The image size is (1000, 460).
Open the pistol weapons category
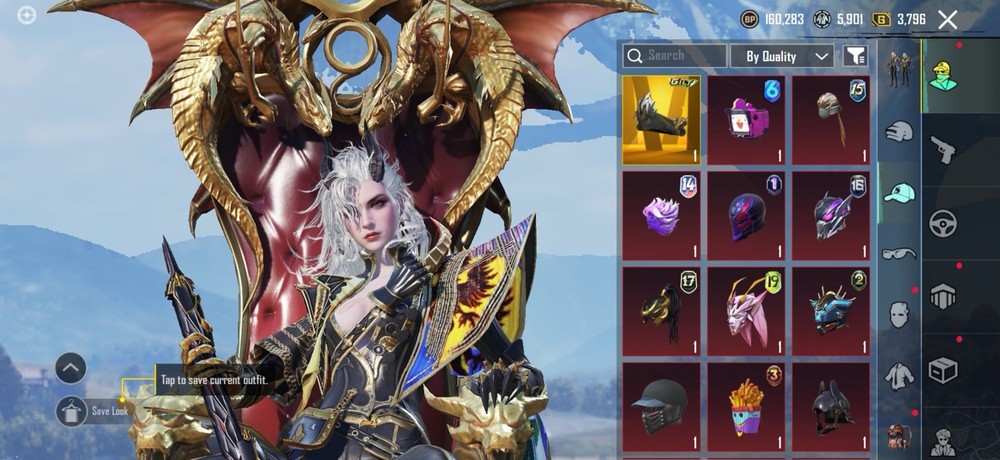[x=942, y=150]
